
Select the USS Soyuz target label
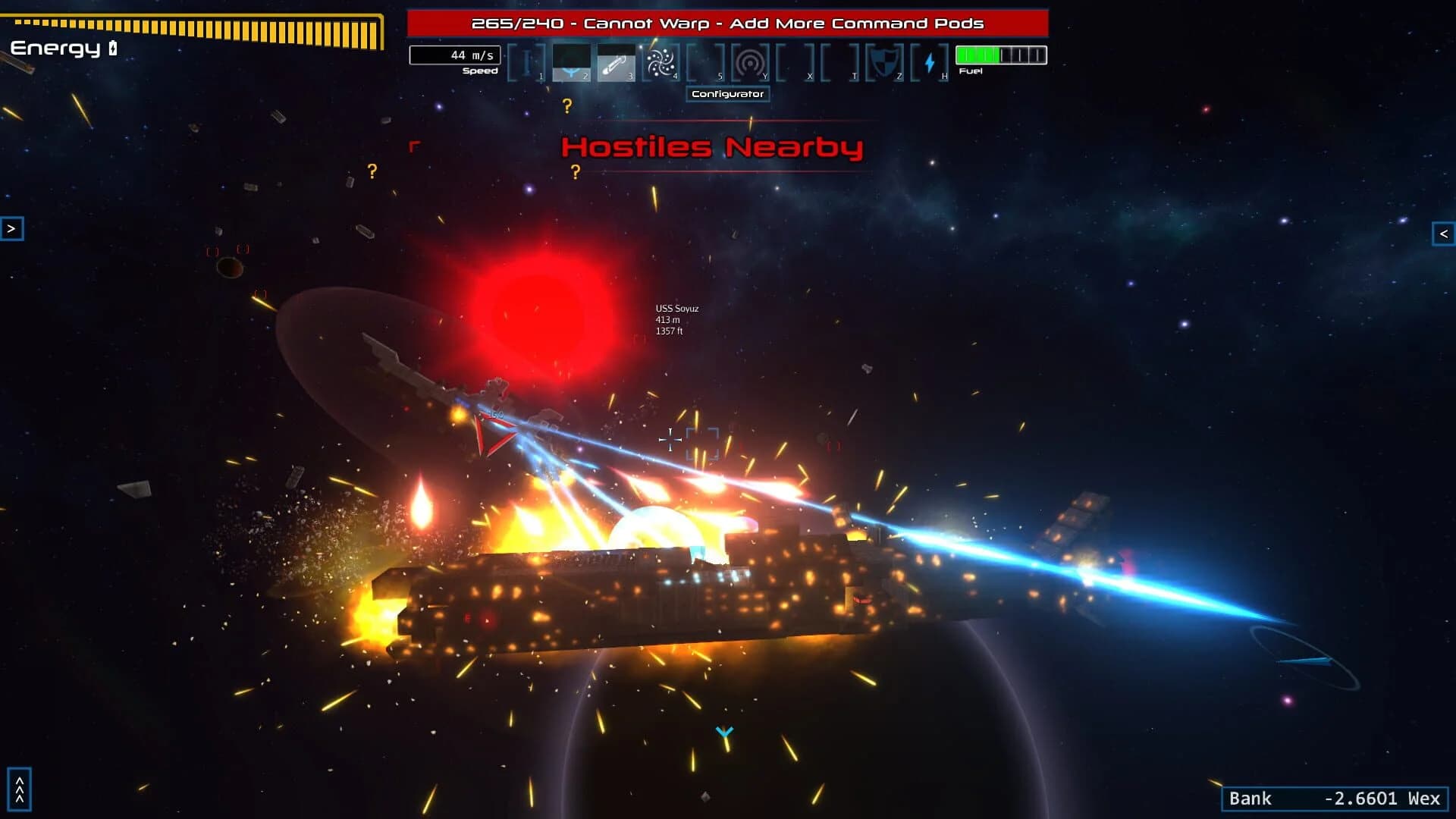678,309
